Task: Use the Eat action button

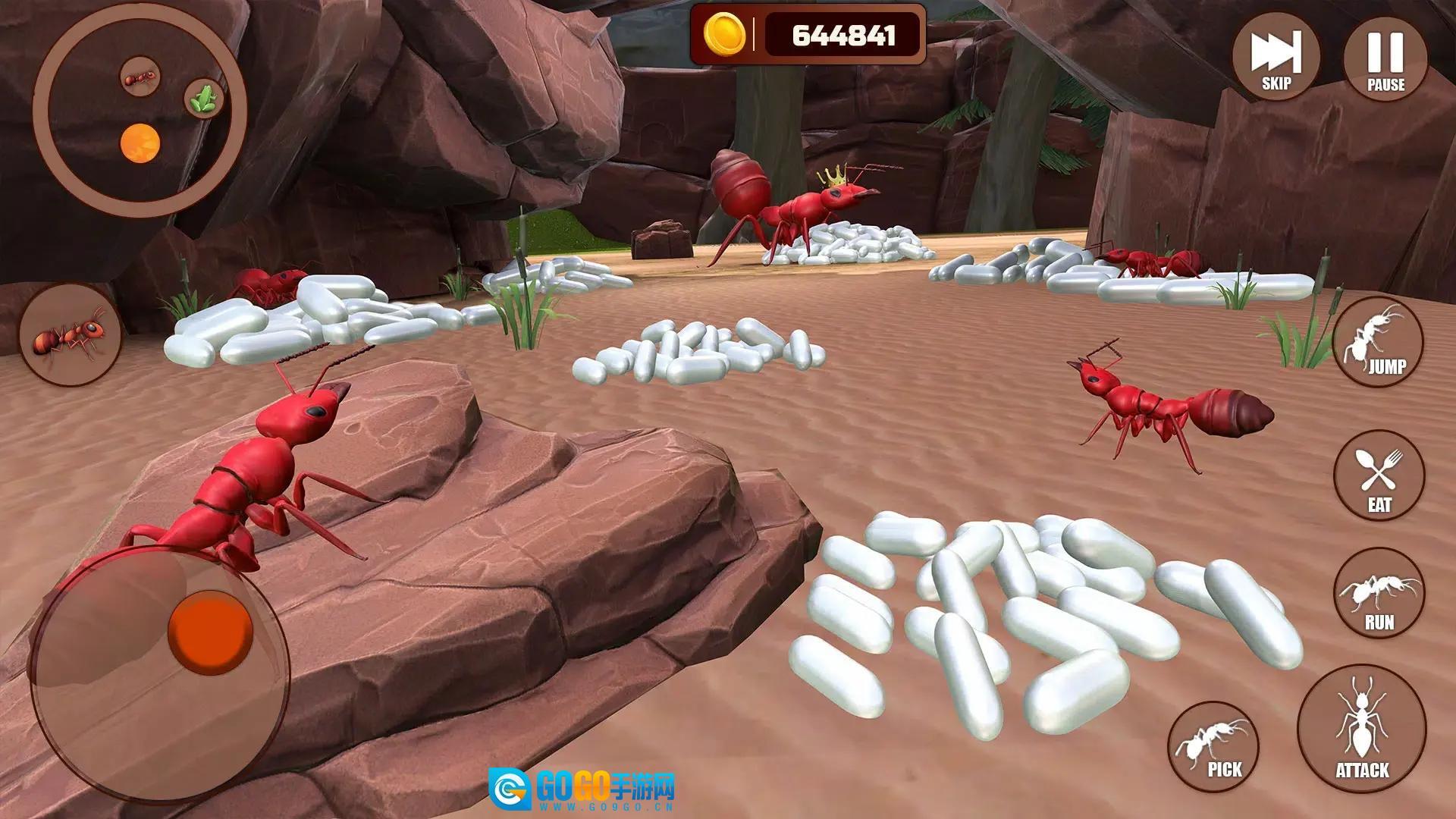Action: (x=1379, y=475)
